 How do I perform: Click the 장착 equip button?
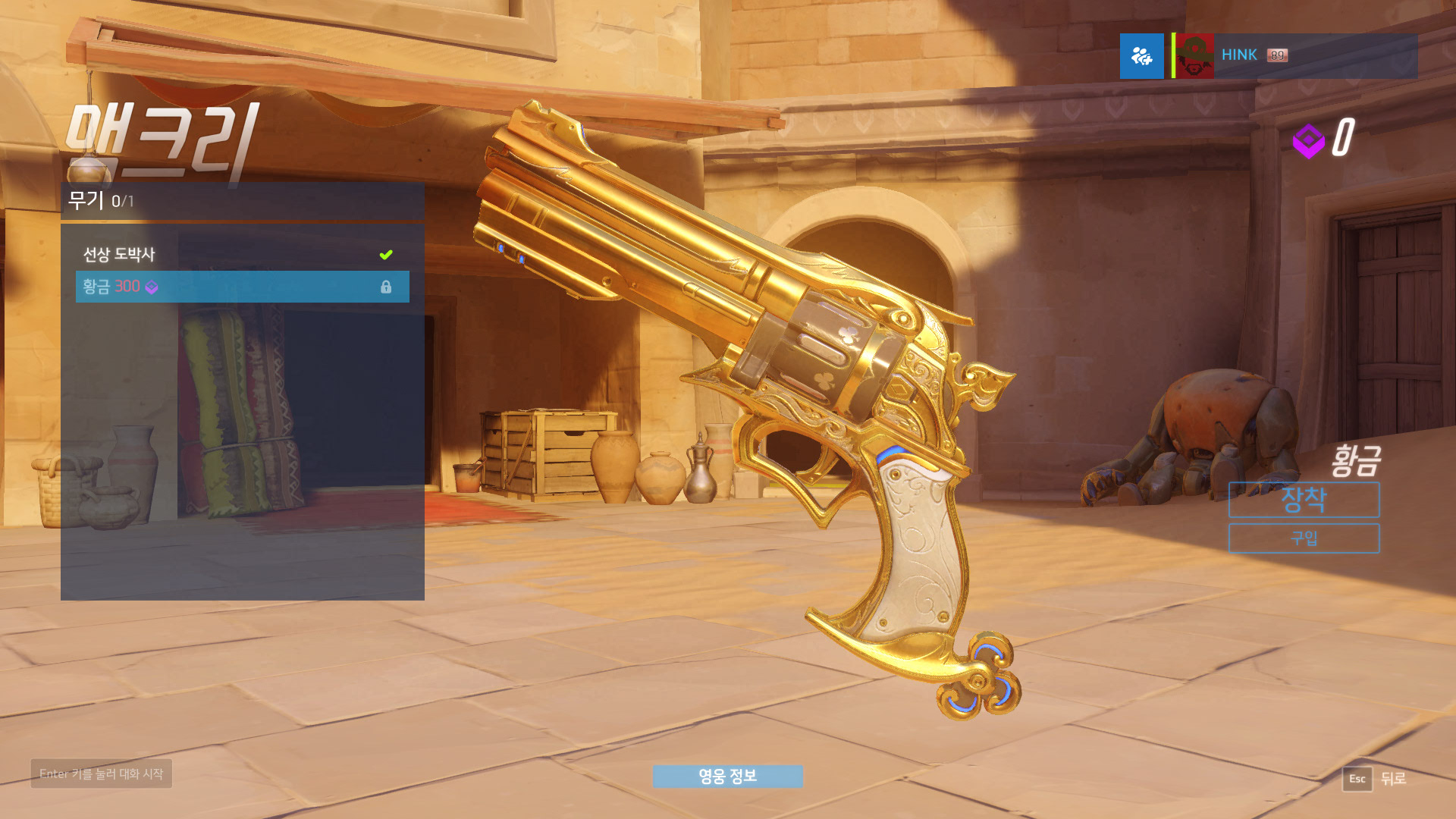(x=1304, y=500)
